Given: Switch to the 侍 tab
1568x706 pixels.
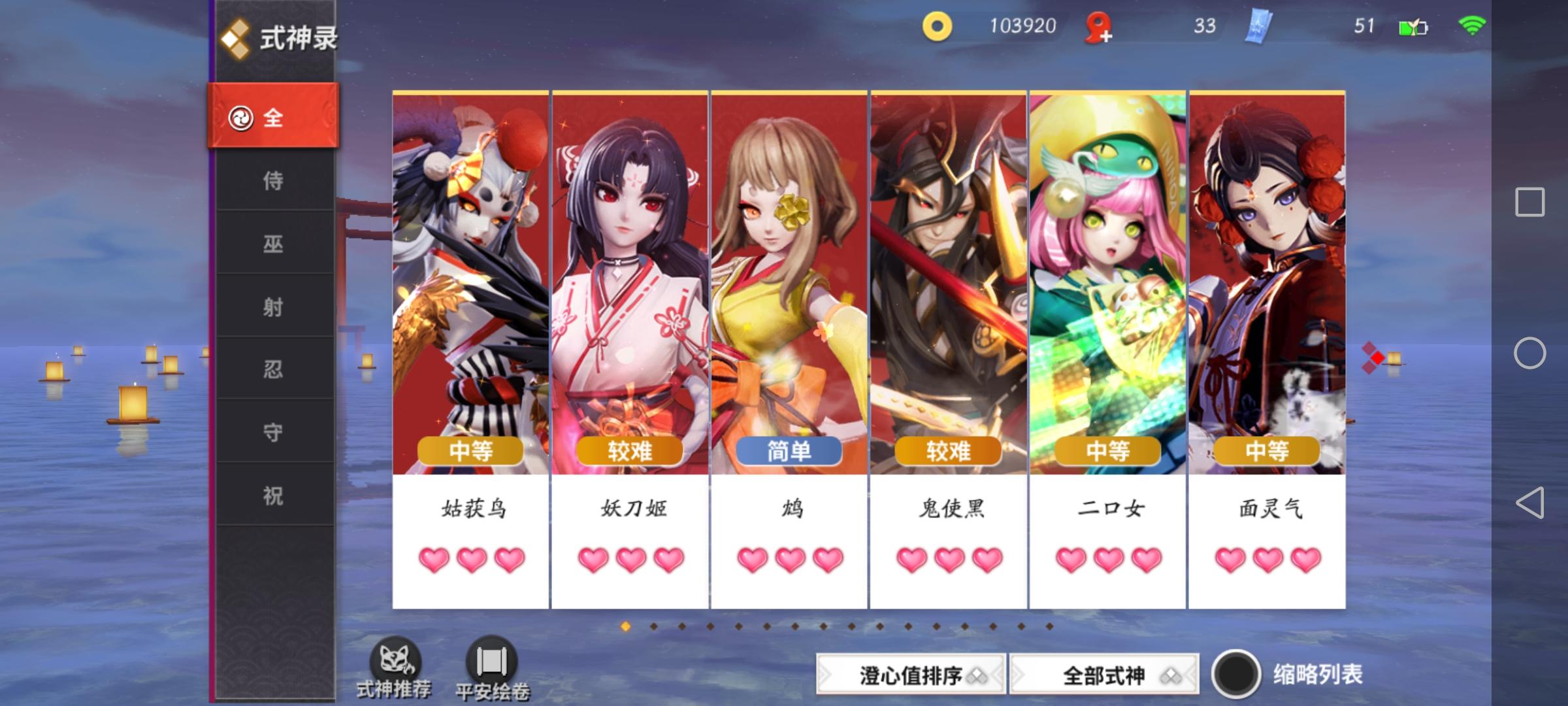Looking at the screenshot, I should pyautogui.click(x=274, y=181).
